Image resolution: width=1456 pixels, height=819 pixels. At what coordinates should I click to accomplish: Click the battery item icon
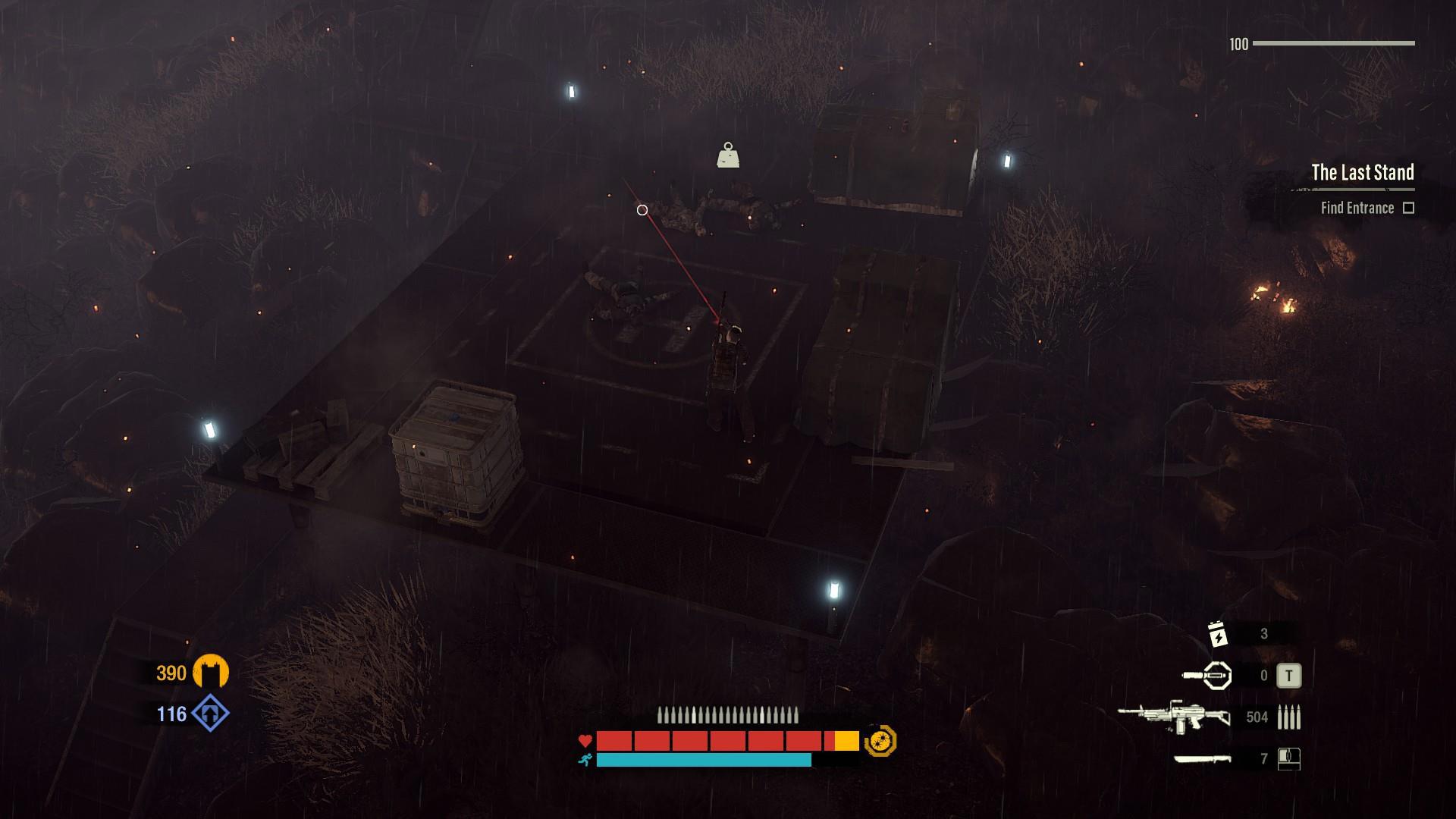click(1217, 634)
